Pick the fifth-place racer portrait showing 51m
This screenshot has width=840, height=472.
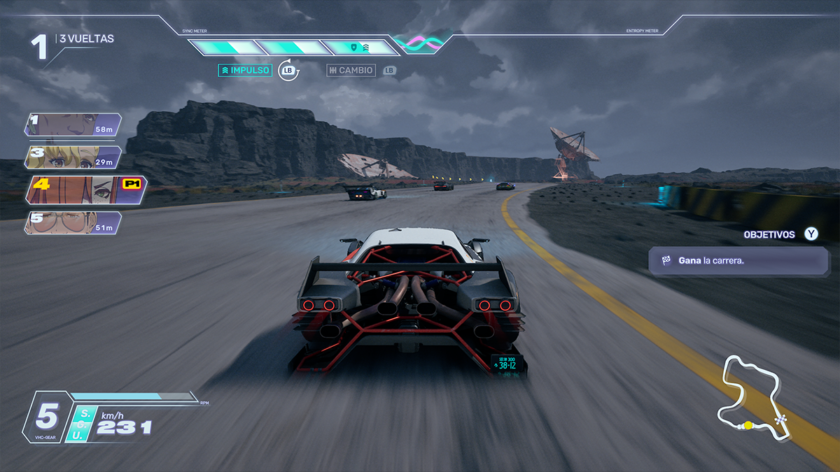(x=73, y=223)
